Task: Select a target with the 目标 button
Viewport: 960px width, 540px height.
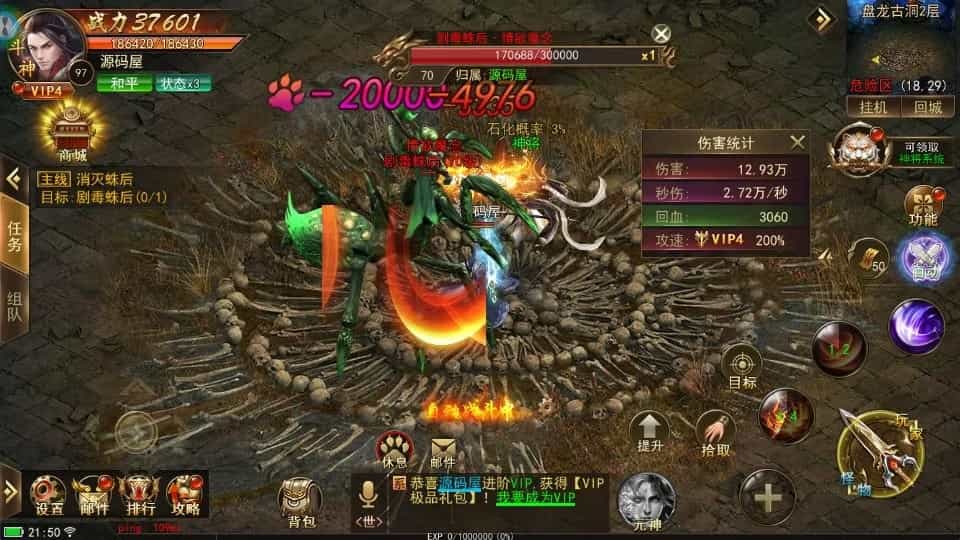Action: 742,364
